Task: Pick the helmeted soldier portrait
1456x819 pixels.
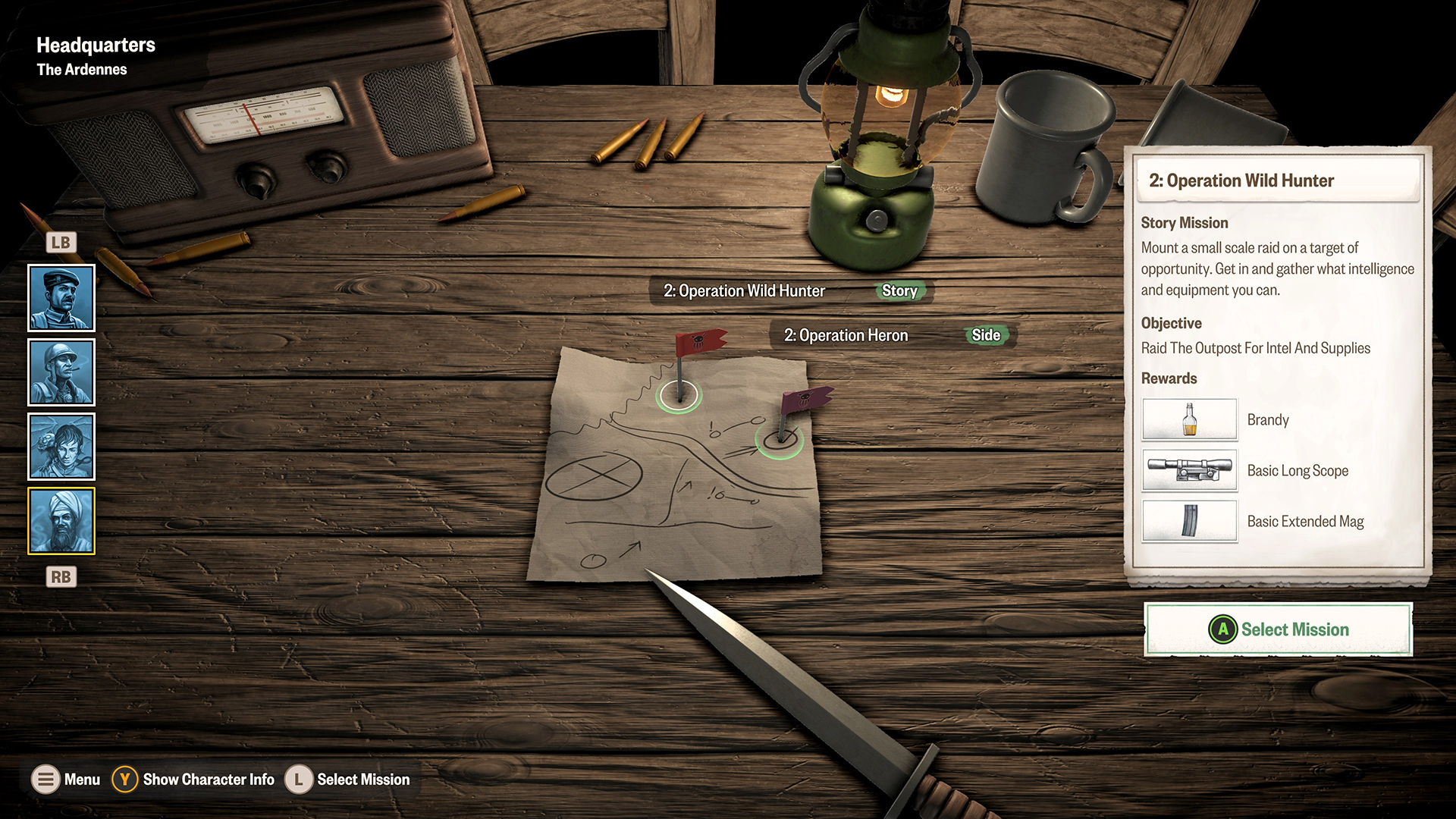Action: click(61, 372)
